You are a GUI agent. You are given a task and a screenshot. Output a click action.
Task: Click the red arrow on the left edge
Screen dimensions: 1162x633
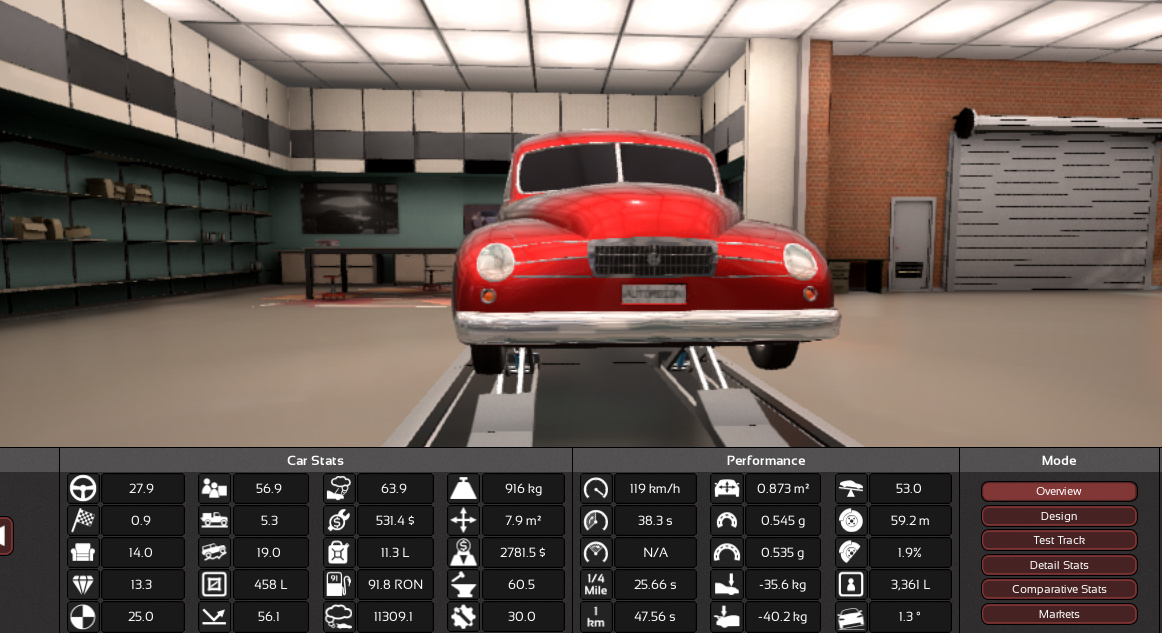(5, 536)
